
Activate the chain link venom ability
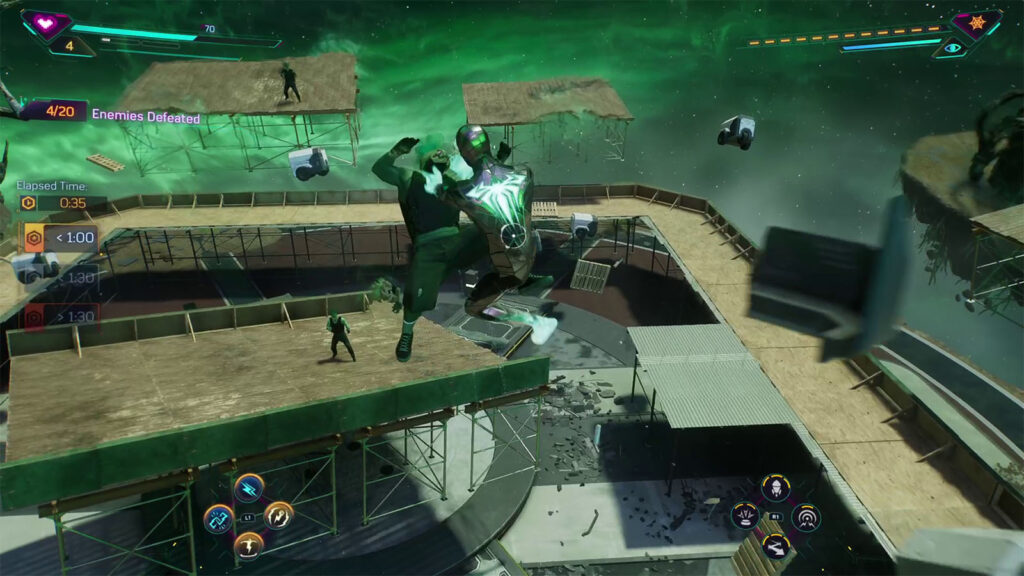[218, 518]
